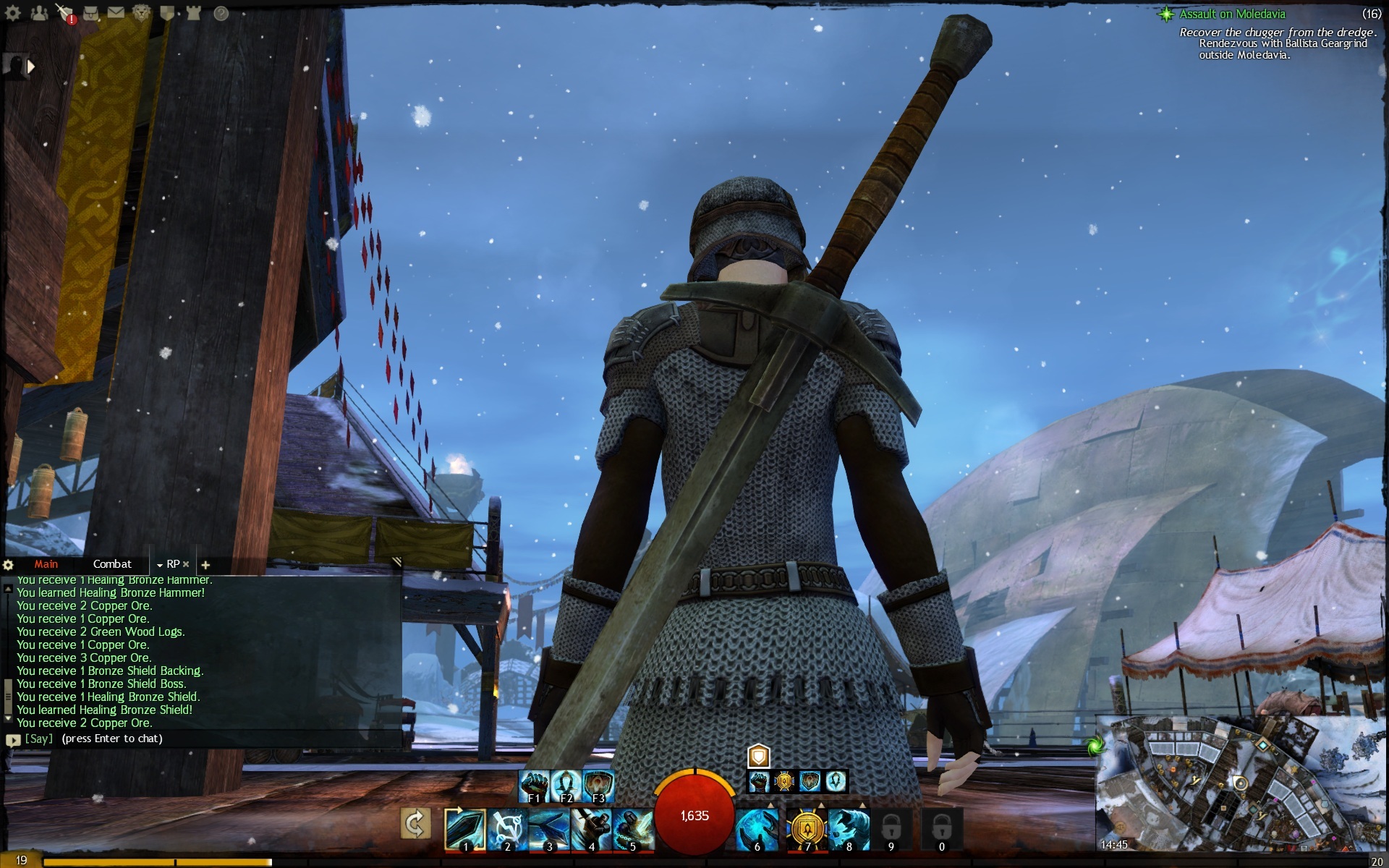Open the hero panel with alert badge
Screen dimensions: 1389x868
(66, 13)
